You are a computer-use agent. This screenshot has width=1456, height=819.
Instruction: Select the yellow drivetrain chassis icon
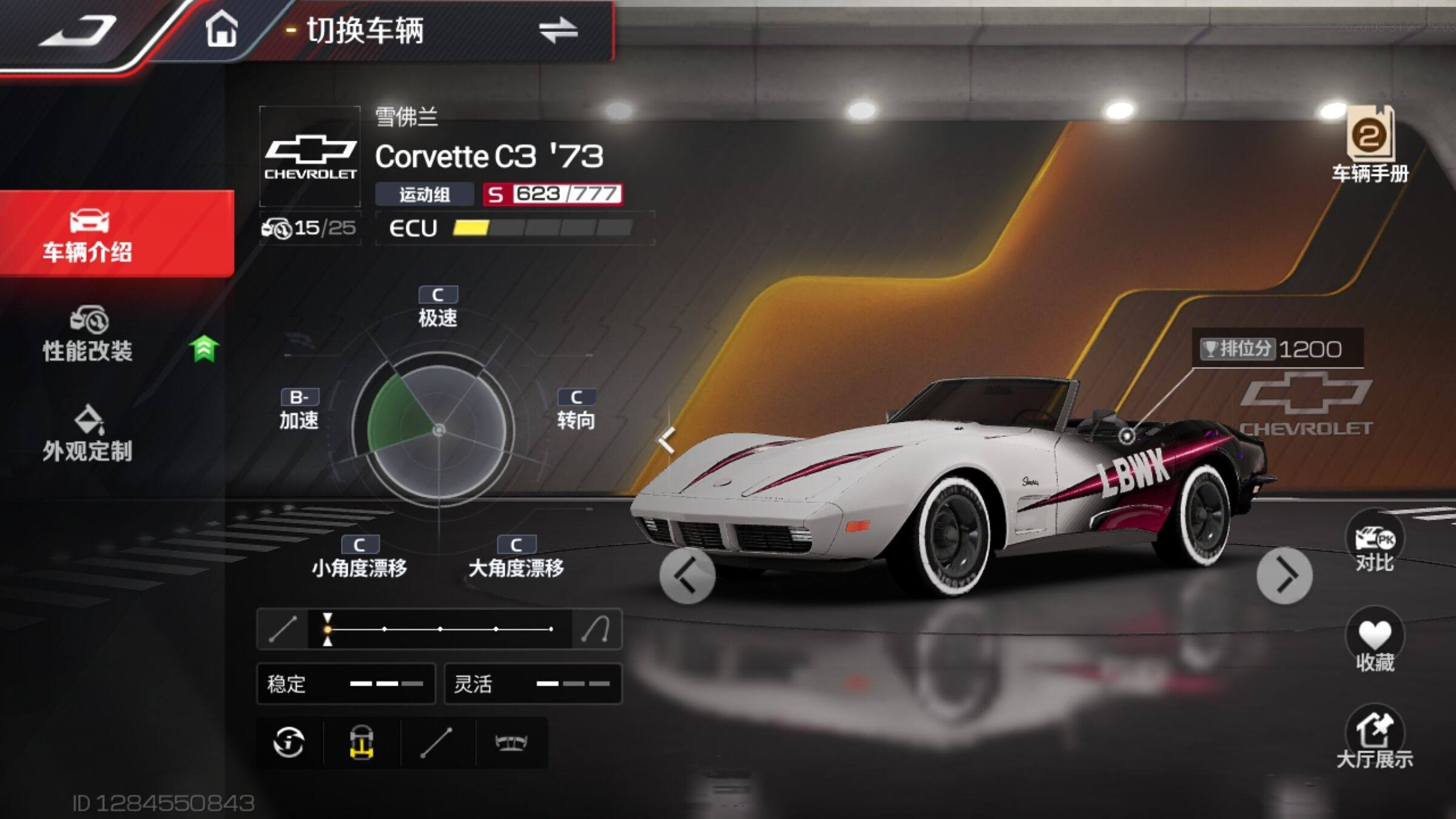pyautogui.click(x=362, y=742)
